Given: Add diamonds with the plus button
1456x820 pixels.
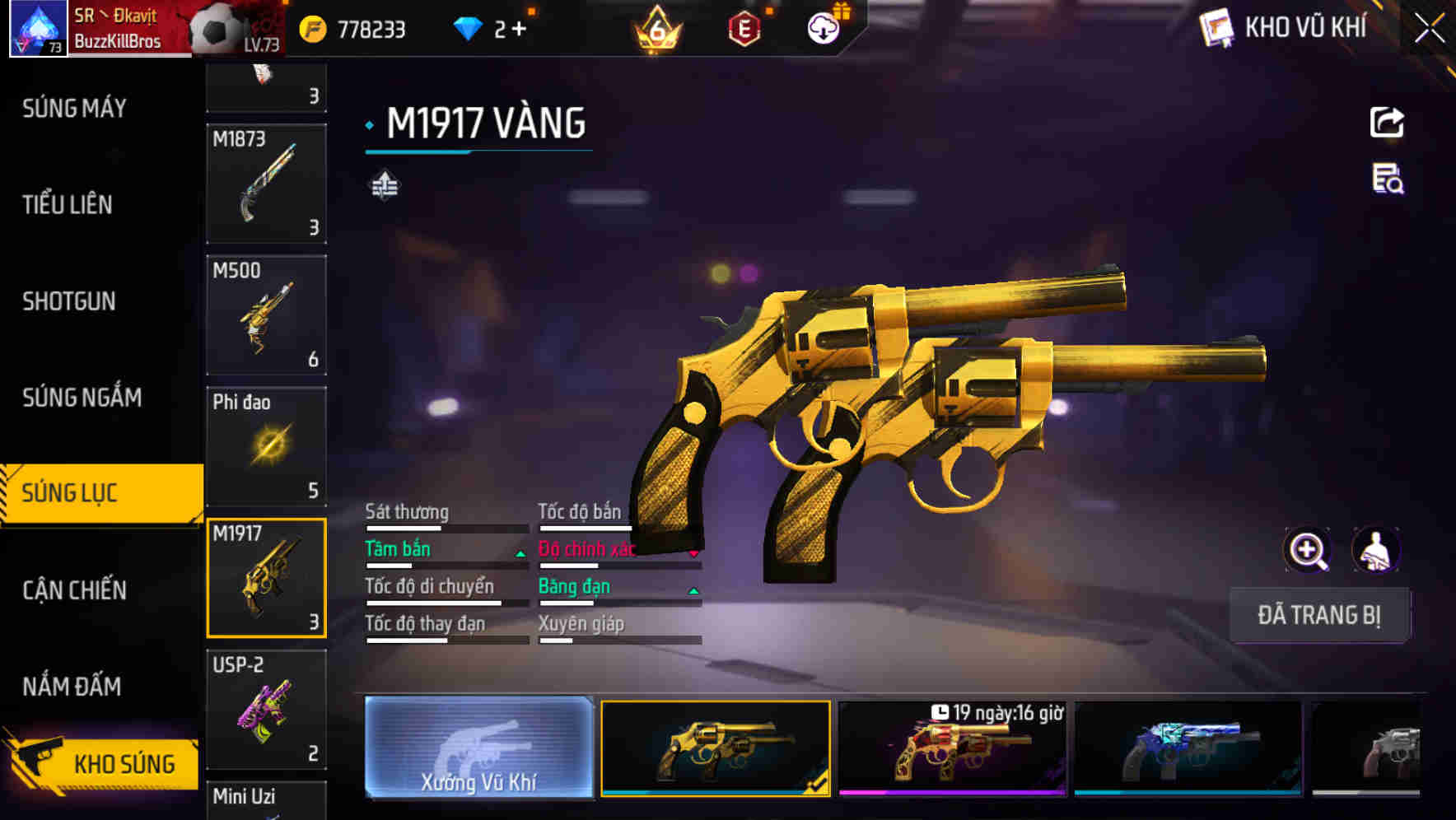Looking at the screenshot, I should [x=519, y=30].
